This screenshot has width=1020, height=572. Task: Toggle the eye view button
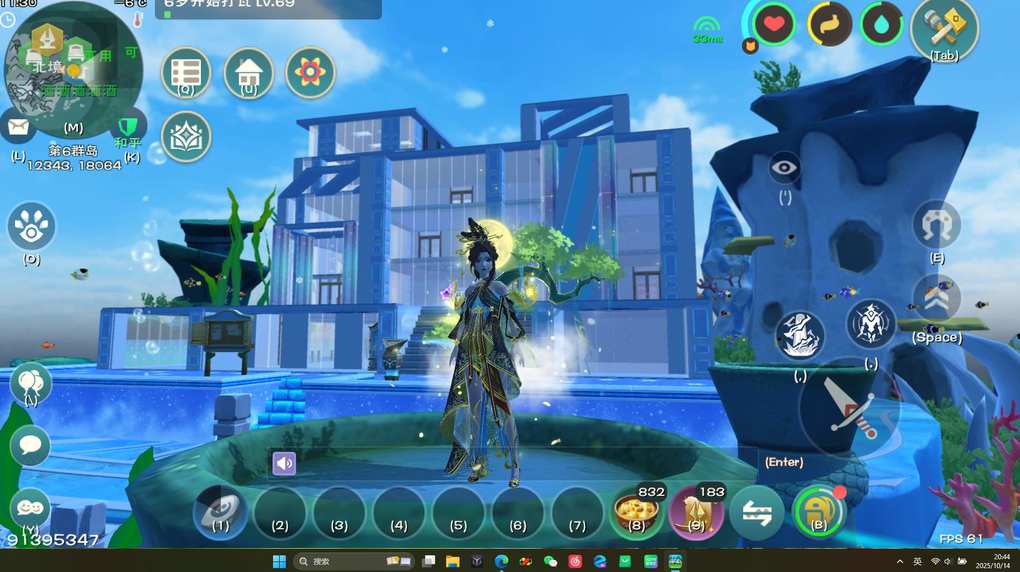(x=785, y=167)
